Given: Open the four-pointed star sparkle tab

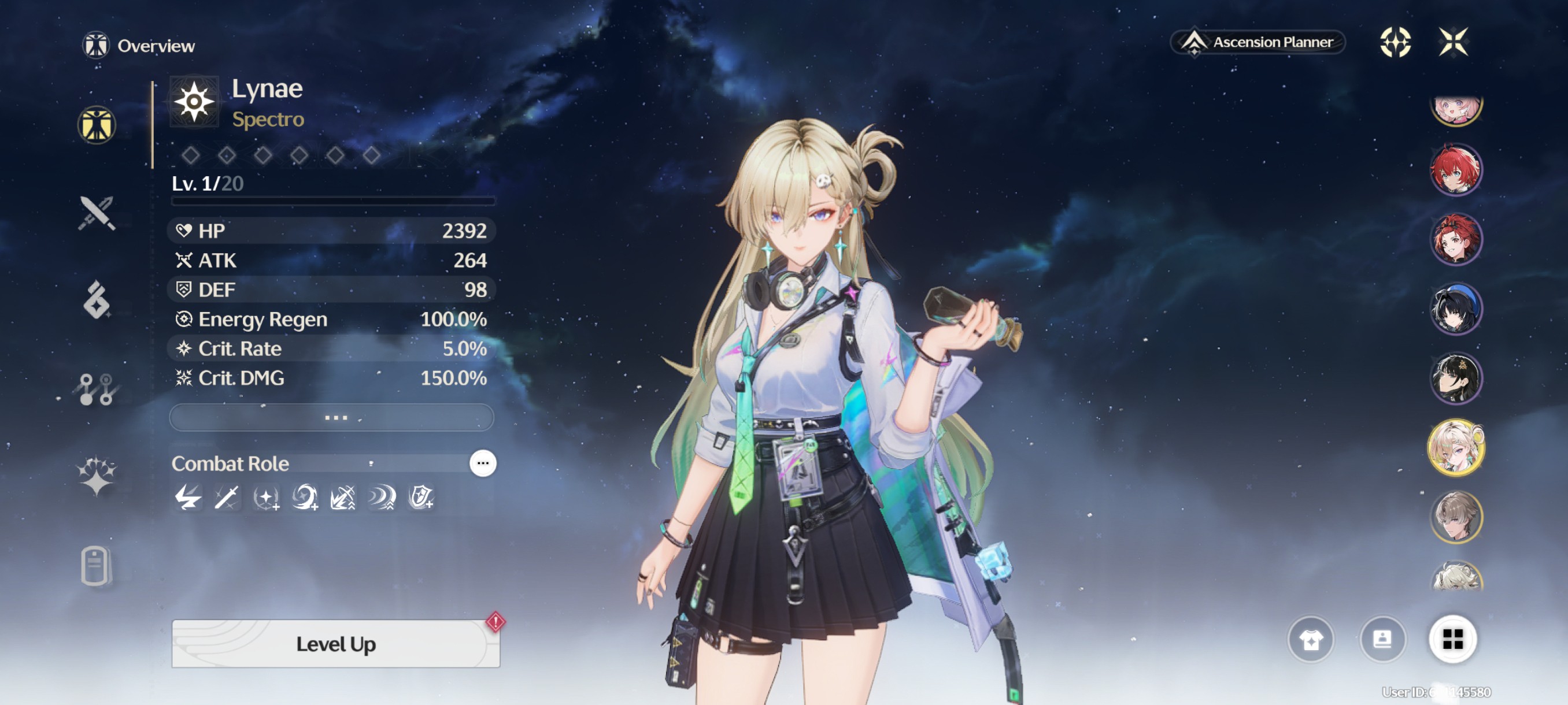Looking at the screenshot, I should [x=97, y=476].
